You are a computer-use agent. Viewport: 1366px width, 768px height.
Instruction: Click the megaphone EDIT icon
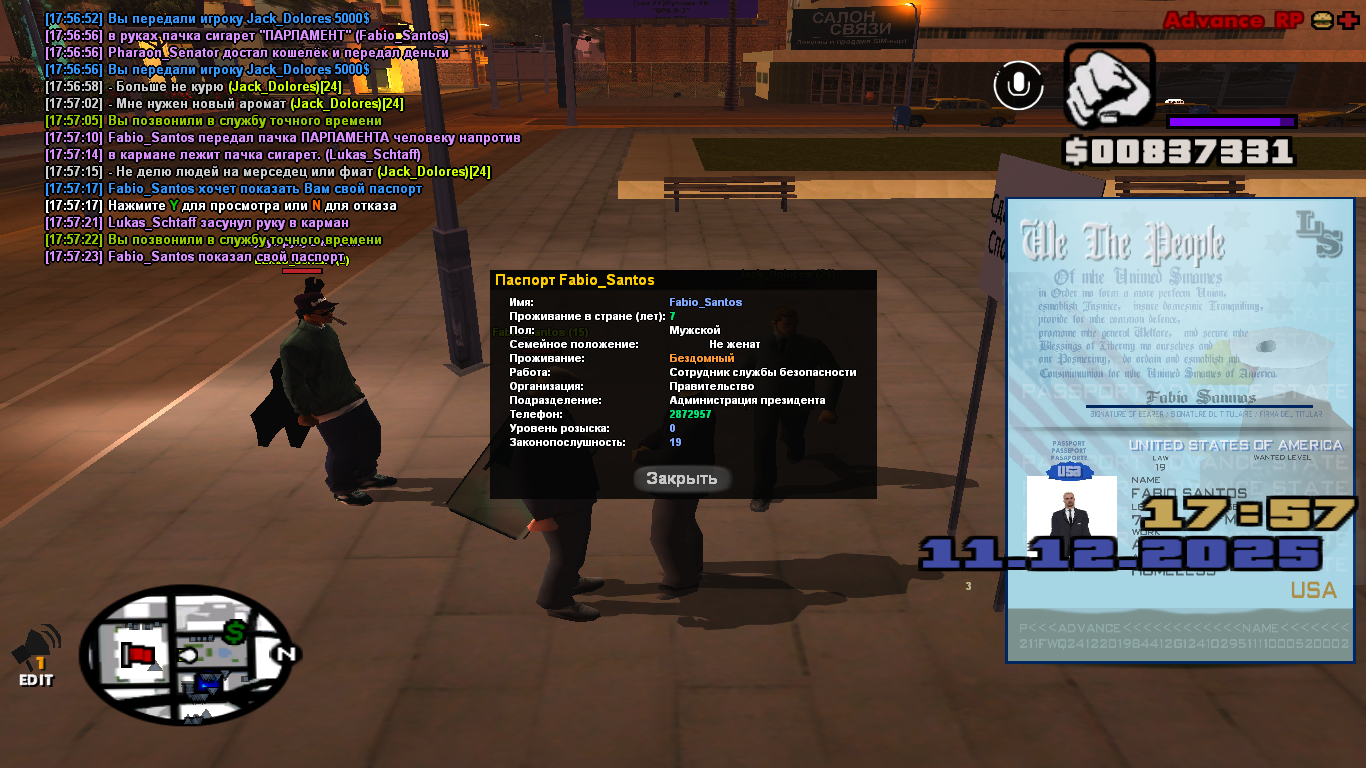(x=36, y=656)
